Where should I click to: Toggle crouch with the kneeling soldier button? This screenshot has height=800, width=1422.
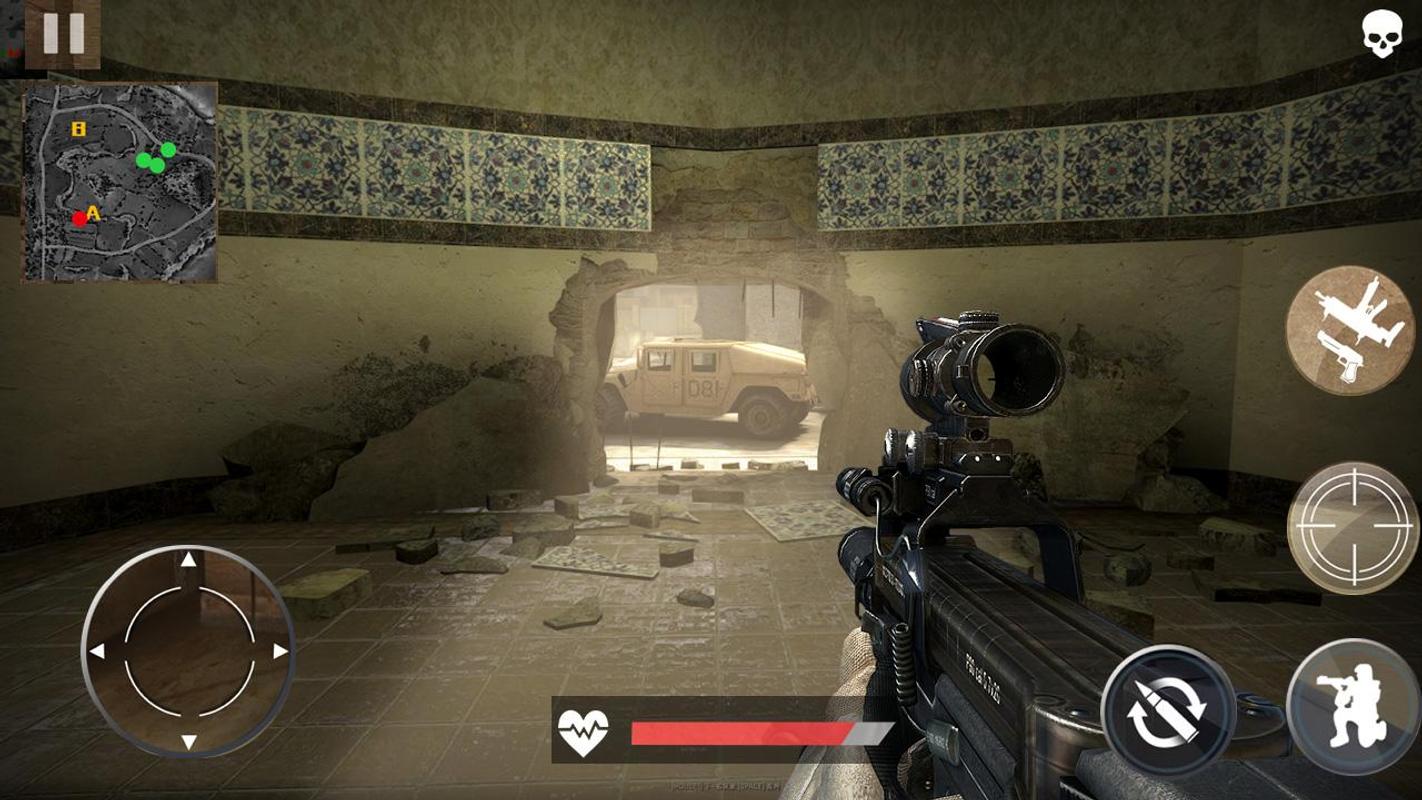[1351, 707]
